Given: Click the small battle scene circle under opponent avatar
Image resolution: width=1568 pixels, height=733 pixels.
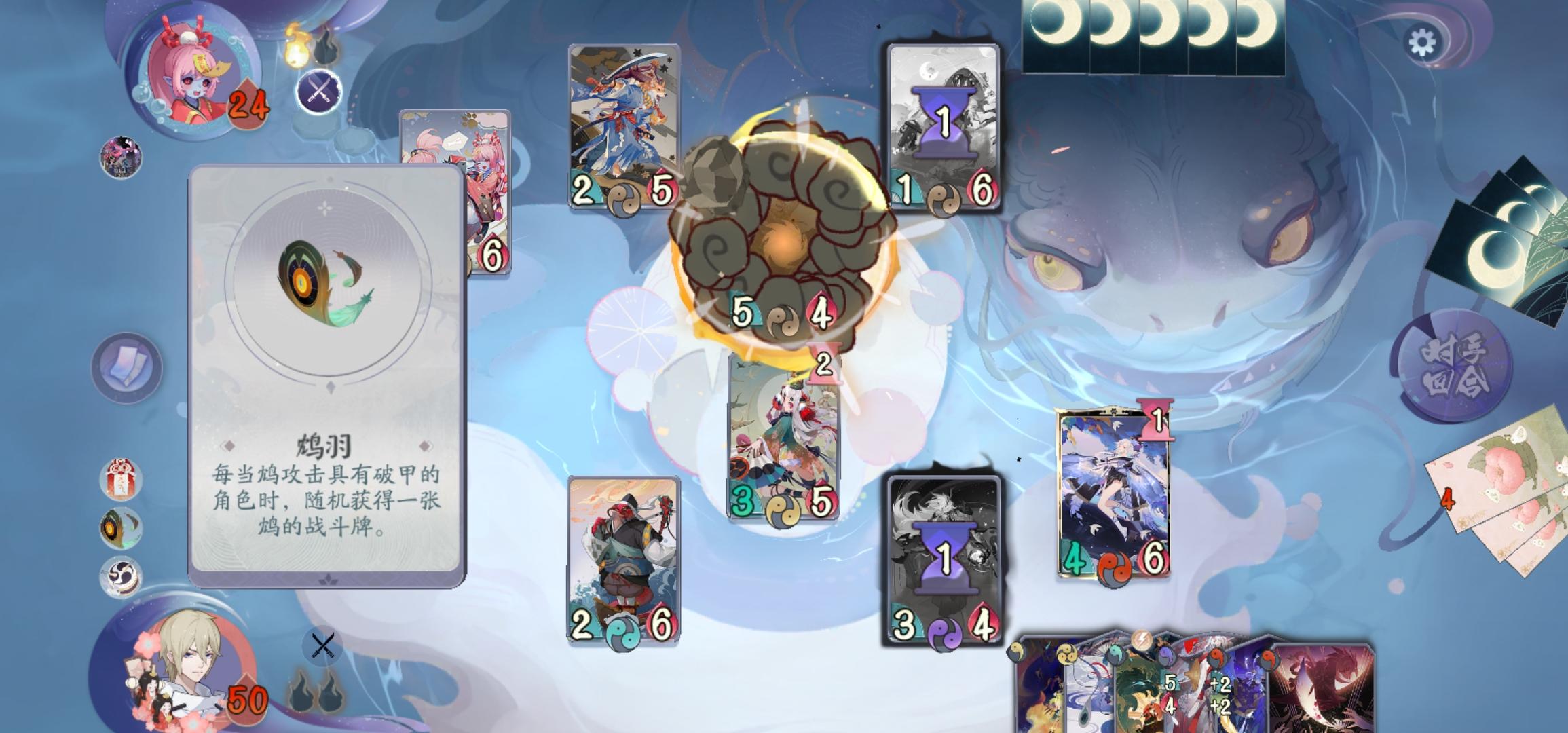Looking at the screenshot, I should pos(122,159).
